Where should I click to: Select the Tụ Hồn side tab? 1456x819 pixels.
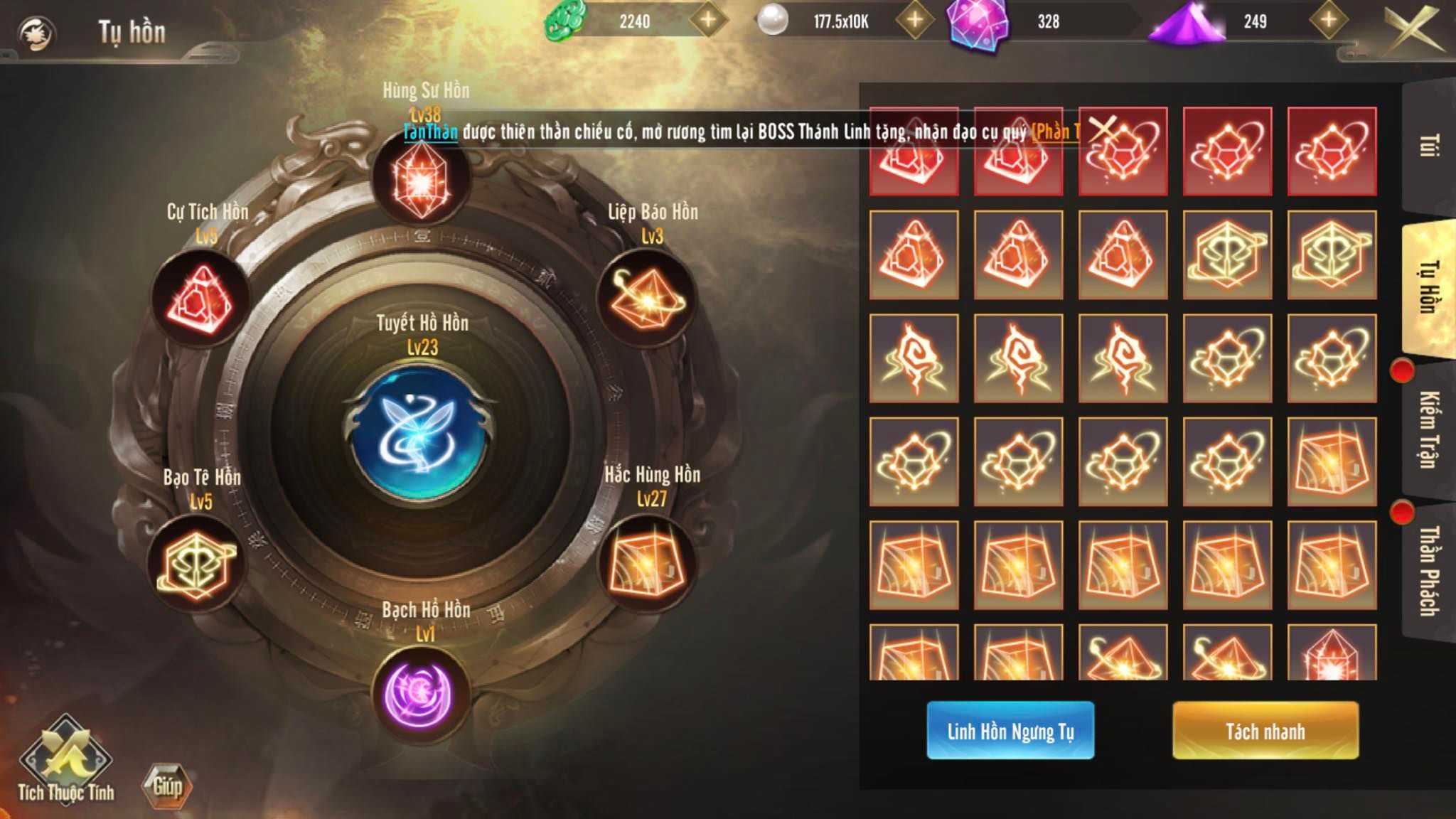pos(1429,288)
